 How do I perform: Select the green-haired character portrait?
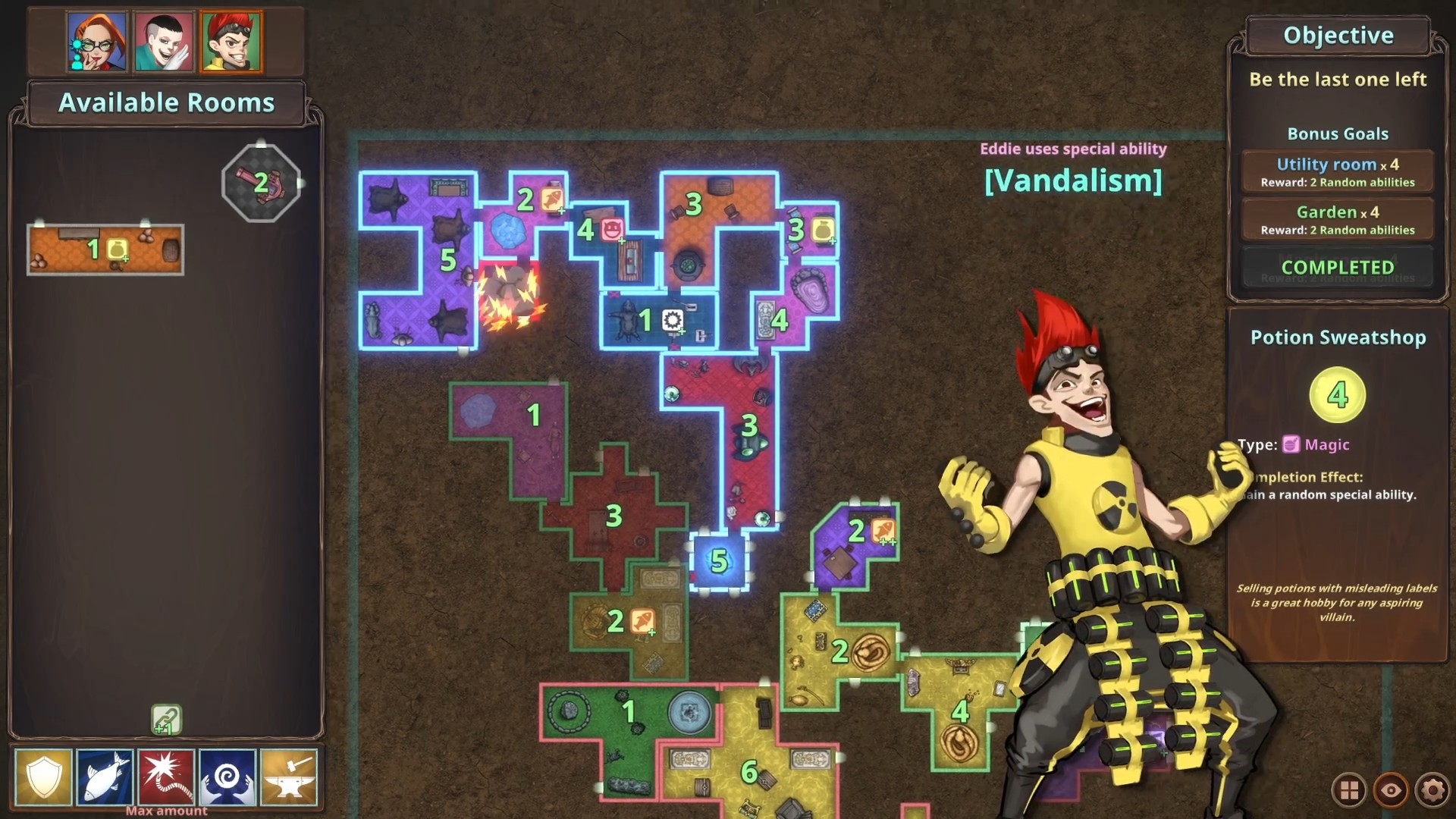point(165,42)
